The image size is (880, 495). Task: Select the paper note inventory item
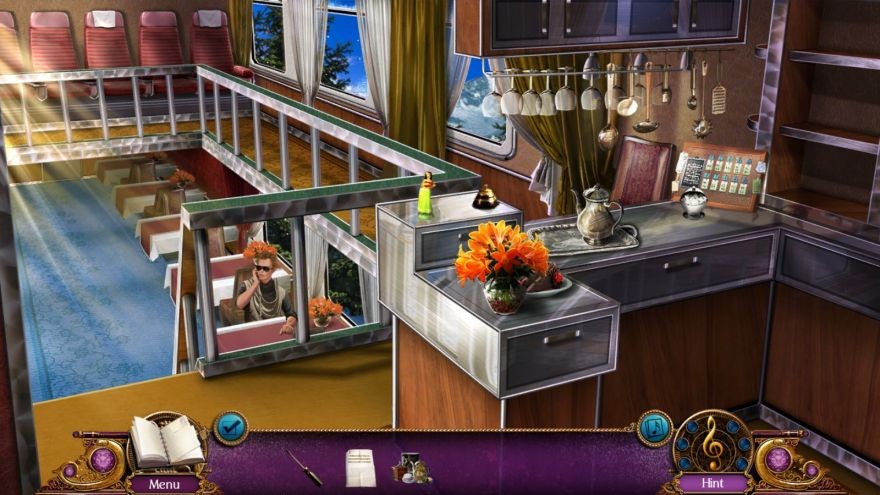point(359,466)
